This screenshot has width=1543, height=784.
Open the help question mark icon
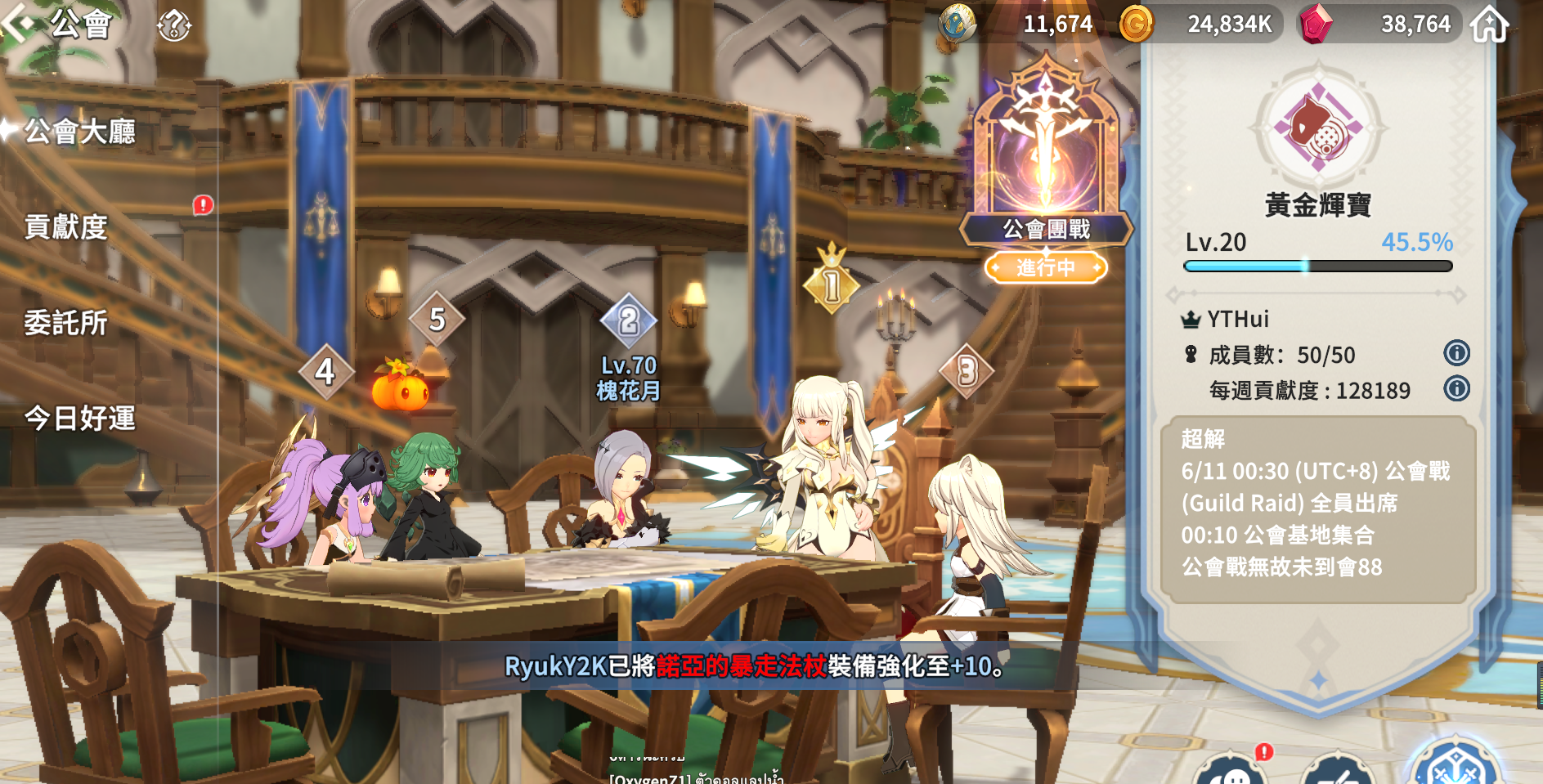[173, 25]
